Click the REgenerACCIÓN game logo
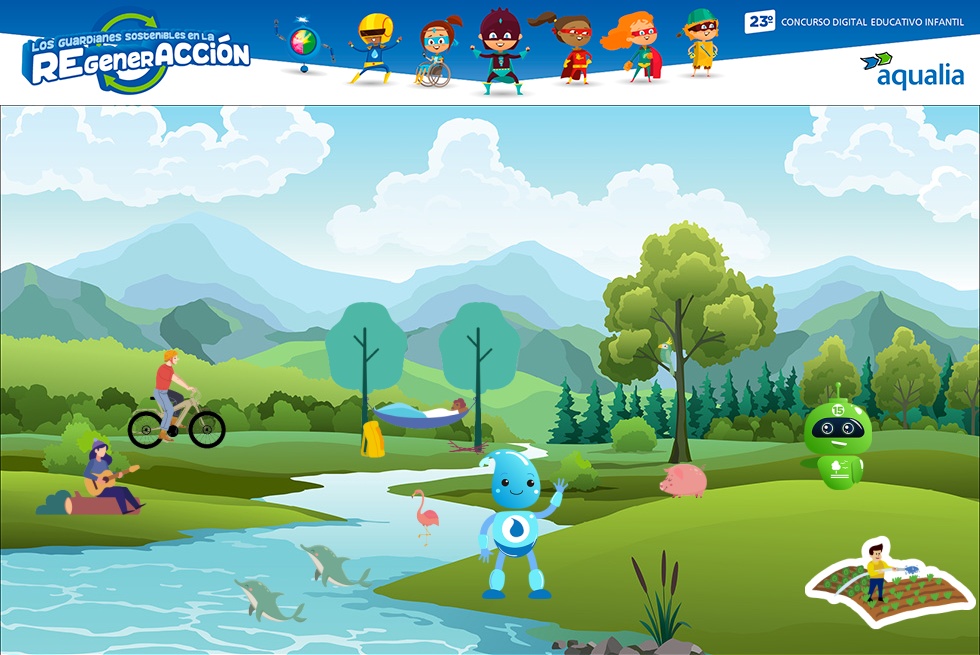This screenshot has width=980, height=655. pos(138,54)
